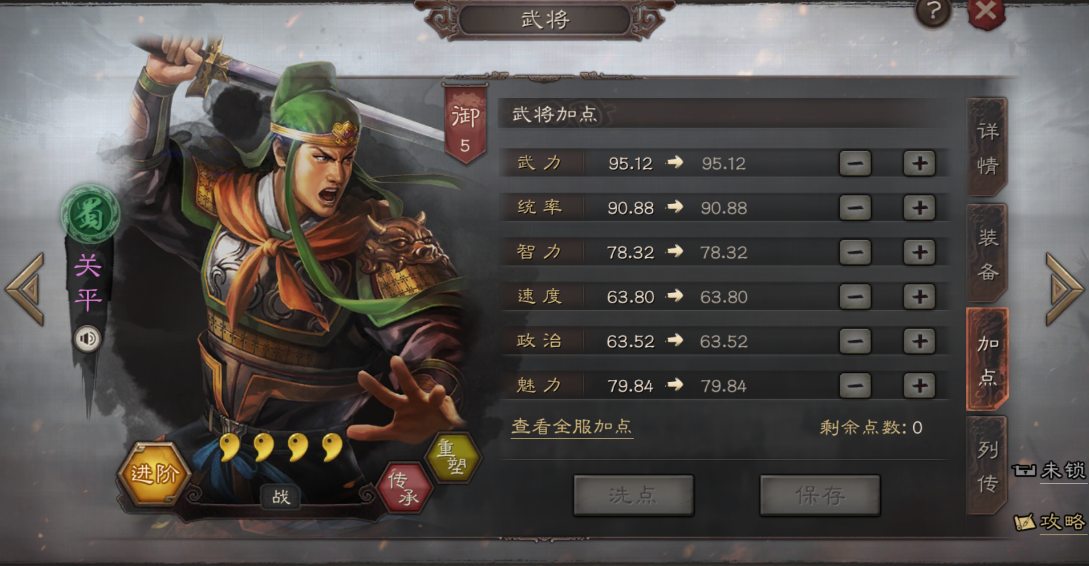1089x566 pixels.
Task: Increase 武力 with the plus button
Action: (918, 163)
